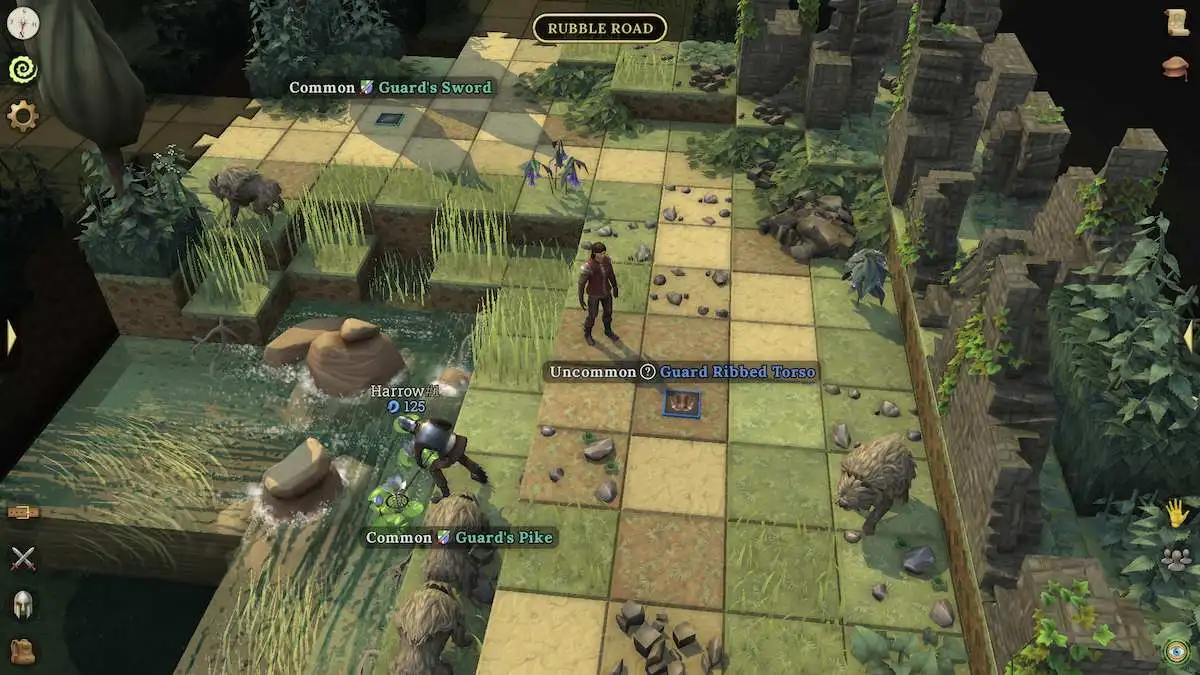The image size is (1200, 675).
Task: Click the eye icon
Action: click(1177, 651)
